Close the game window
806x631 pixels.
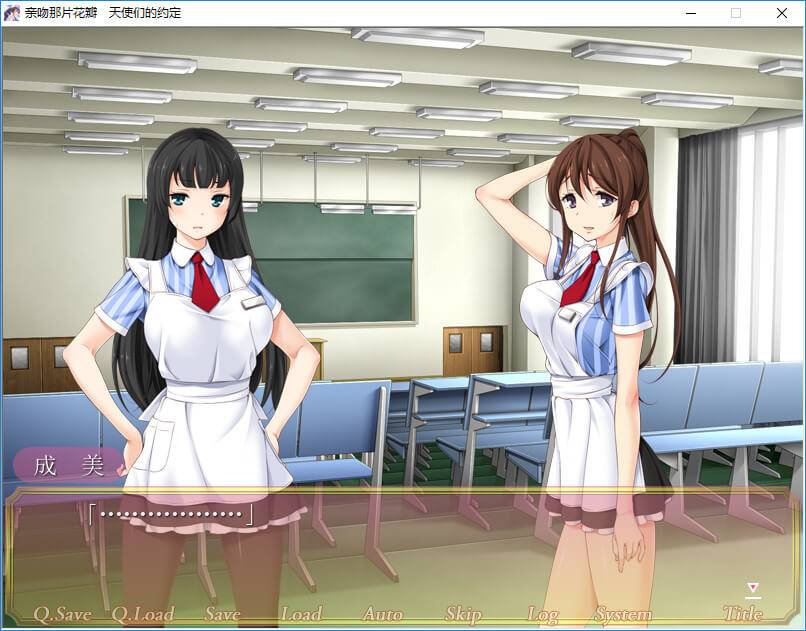[782, 13]
